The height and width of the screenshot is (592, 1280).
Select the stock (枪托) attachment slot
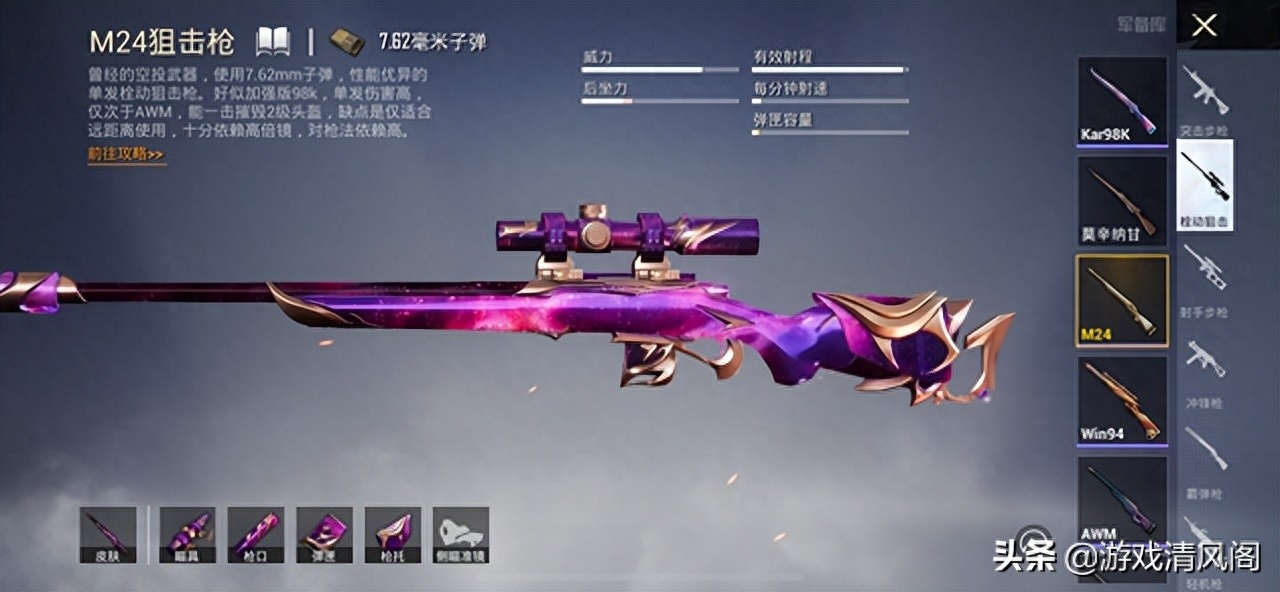392,534
